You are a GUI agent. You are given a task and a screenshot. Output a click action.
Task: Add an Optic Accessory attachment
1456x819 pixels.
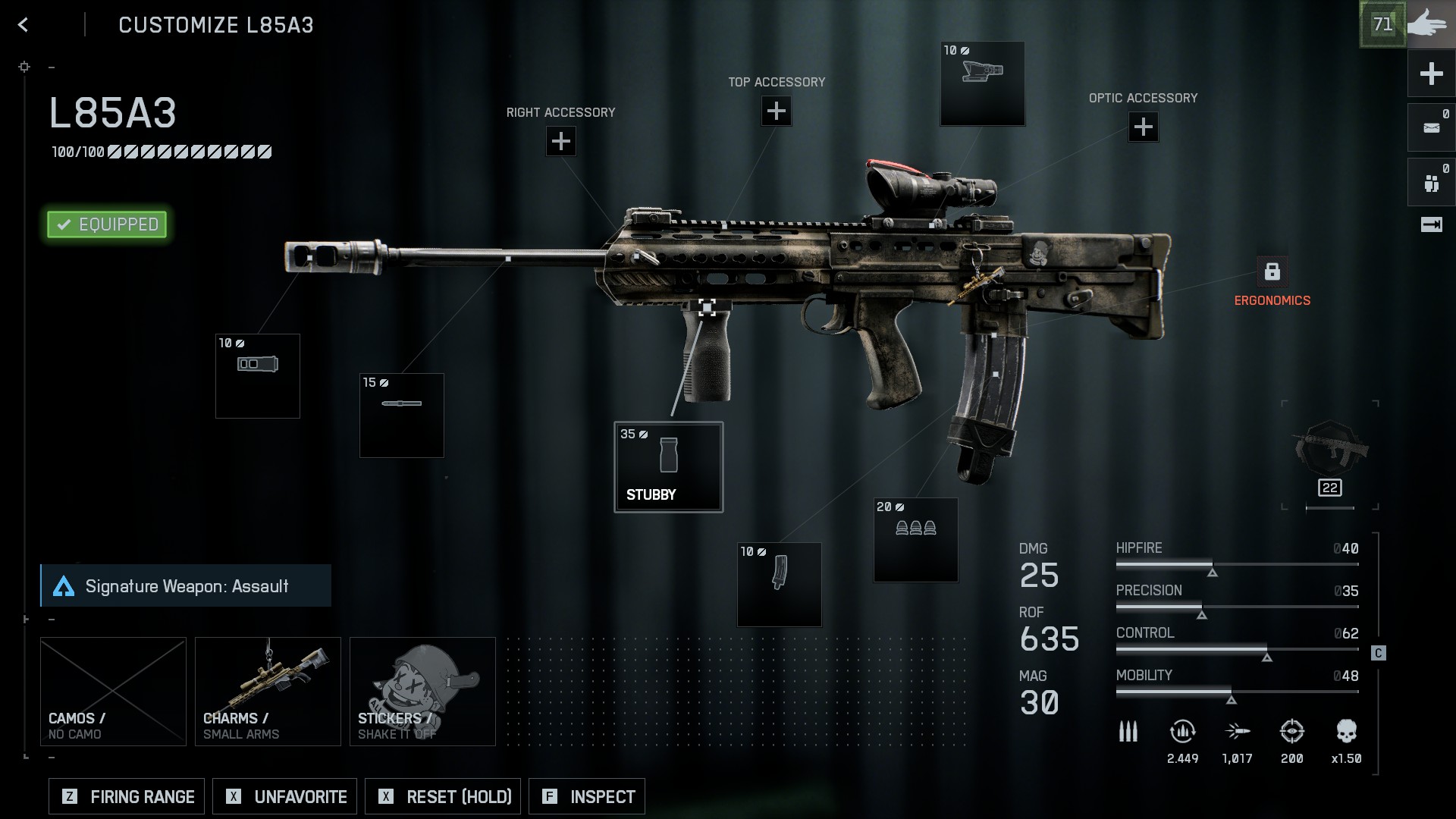coord(1144,127)
